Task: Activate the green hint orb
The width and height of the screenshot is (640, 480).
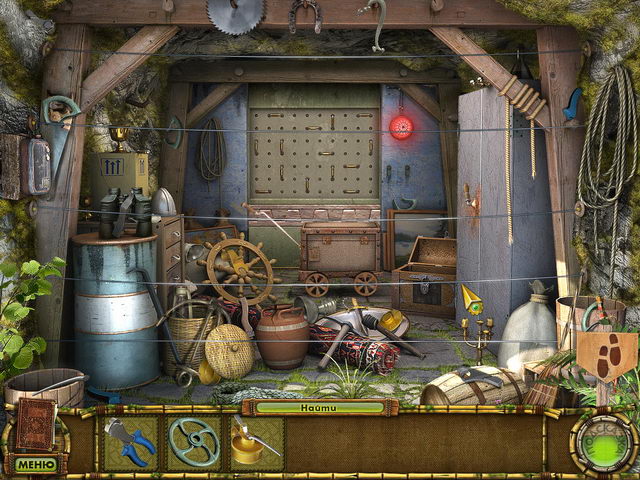Action: pos(602,444)
